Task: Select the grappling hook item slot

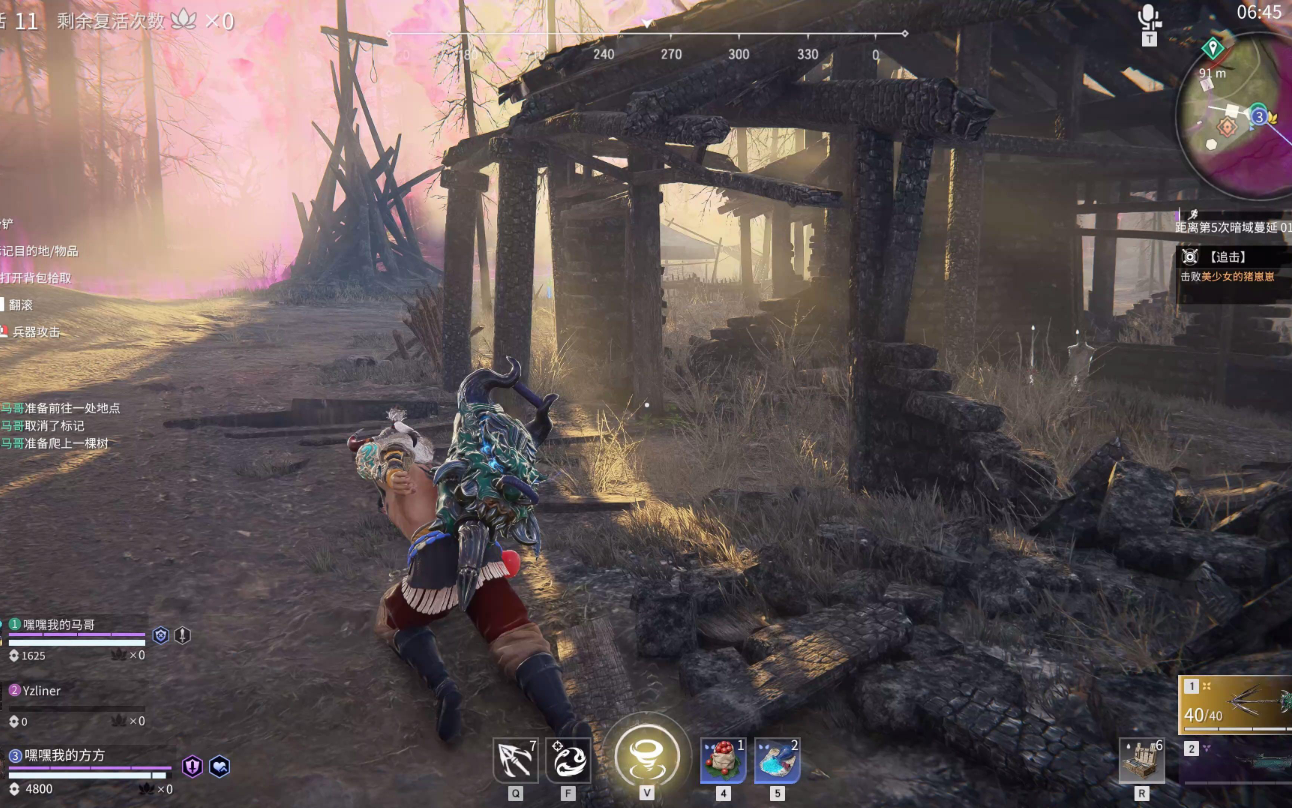Action: click(515, 761)
